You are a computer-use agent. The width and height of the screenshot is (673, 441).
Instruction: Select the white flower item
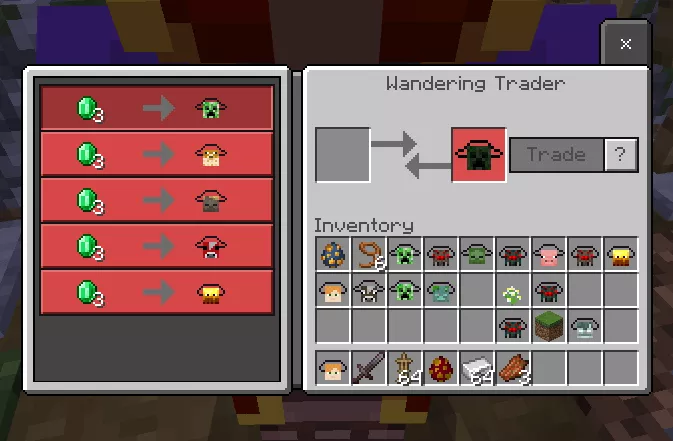pyautogui.click(x=513, y=292)
